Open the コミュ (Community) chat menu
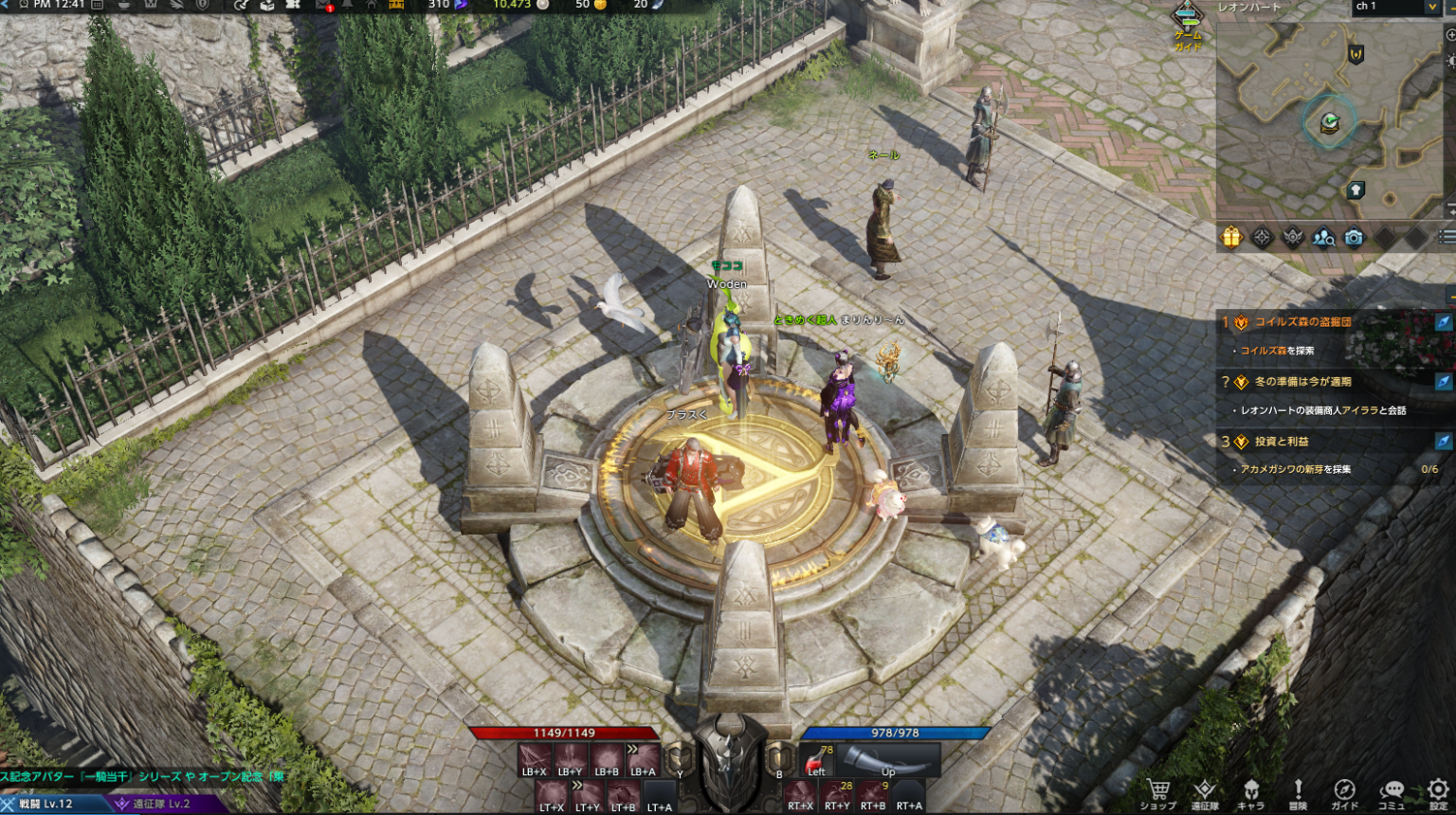 pos(1392,792)
